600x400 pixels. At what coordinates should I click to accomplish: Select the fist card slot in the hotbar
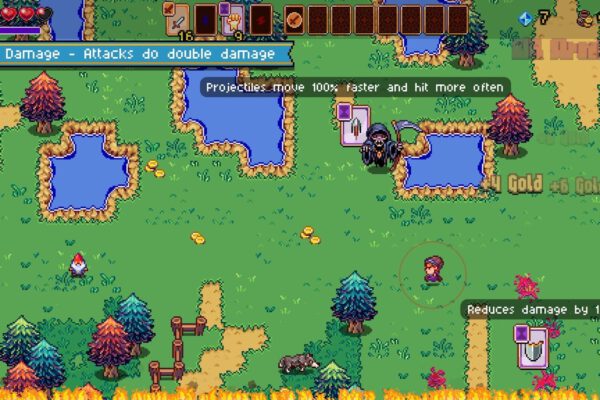pyautogui.click(x=232, y=18)
